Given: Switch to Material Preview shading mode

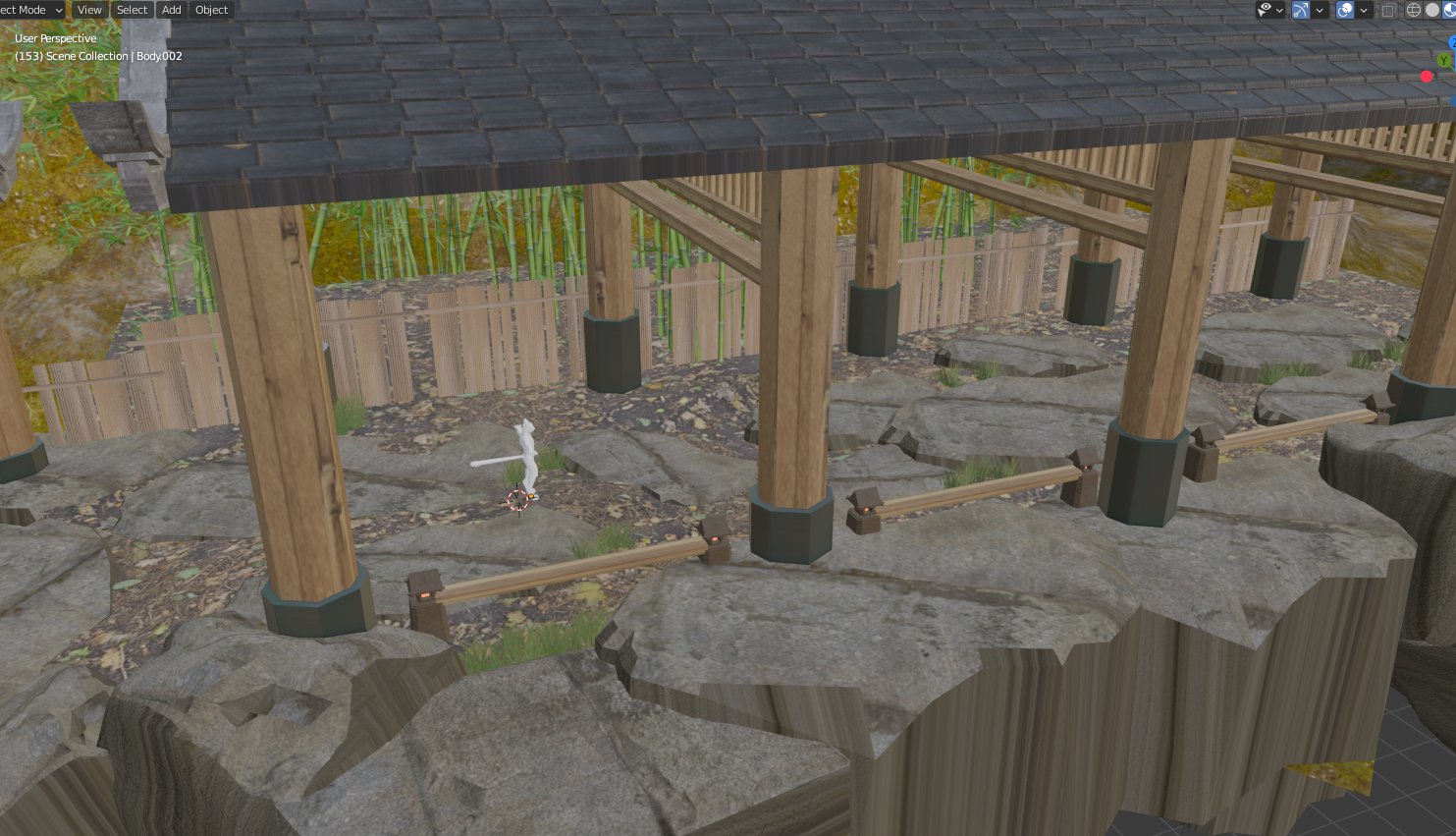Looking at the screenshot, I should coord(1450,10).
